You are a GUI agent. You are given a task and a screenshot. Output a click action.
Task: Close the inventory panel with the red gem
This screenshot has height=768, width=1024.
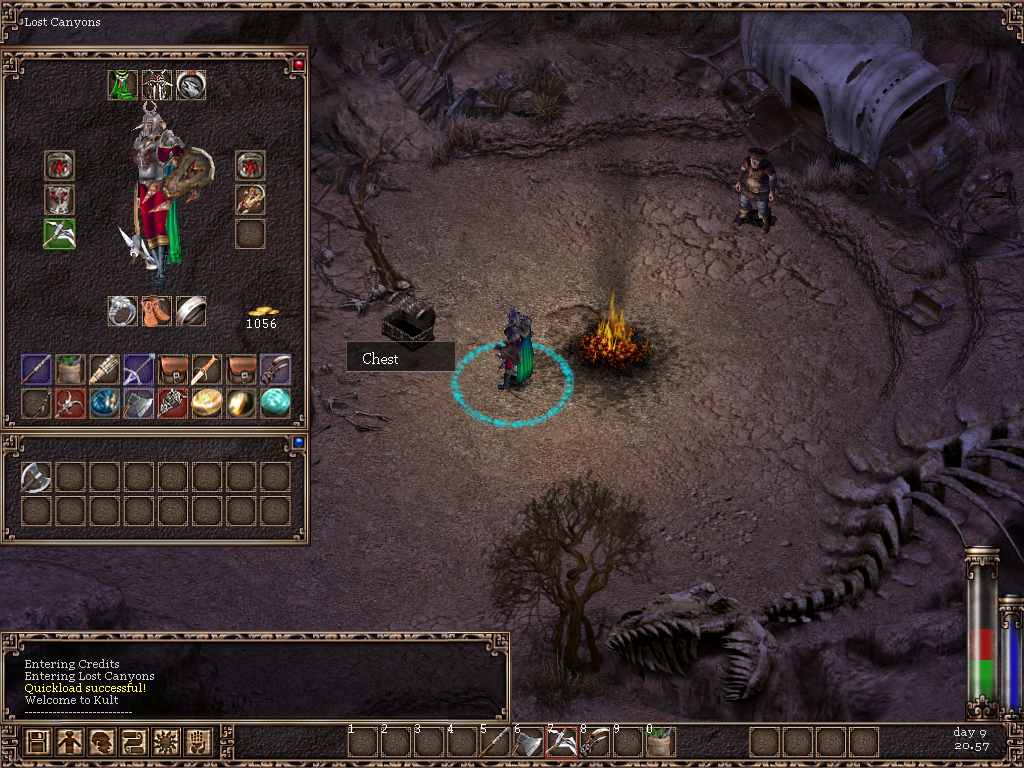[298, 65]
